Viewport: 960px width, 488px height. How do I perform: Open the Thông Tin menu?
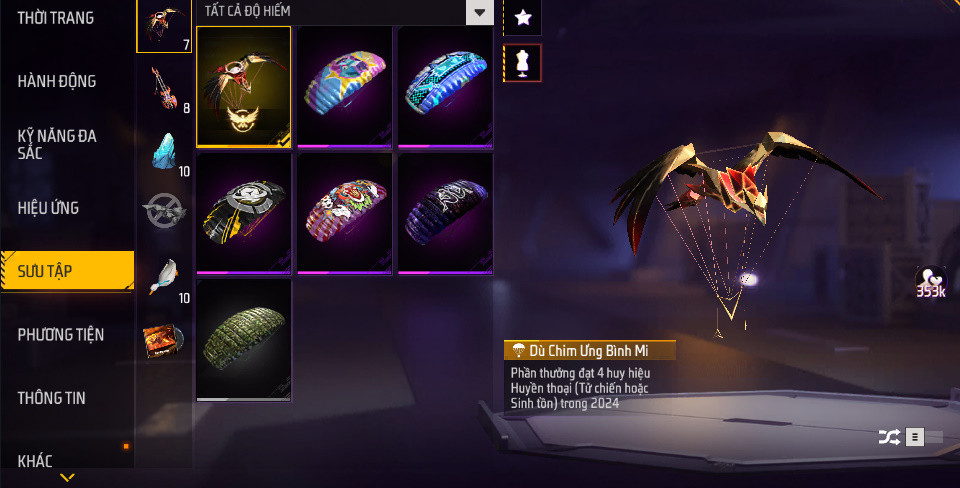coord(52,398)
